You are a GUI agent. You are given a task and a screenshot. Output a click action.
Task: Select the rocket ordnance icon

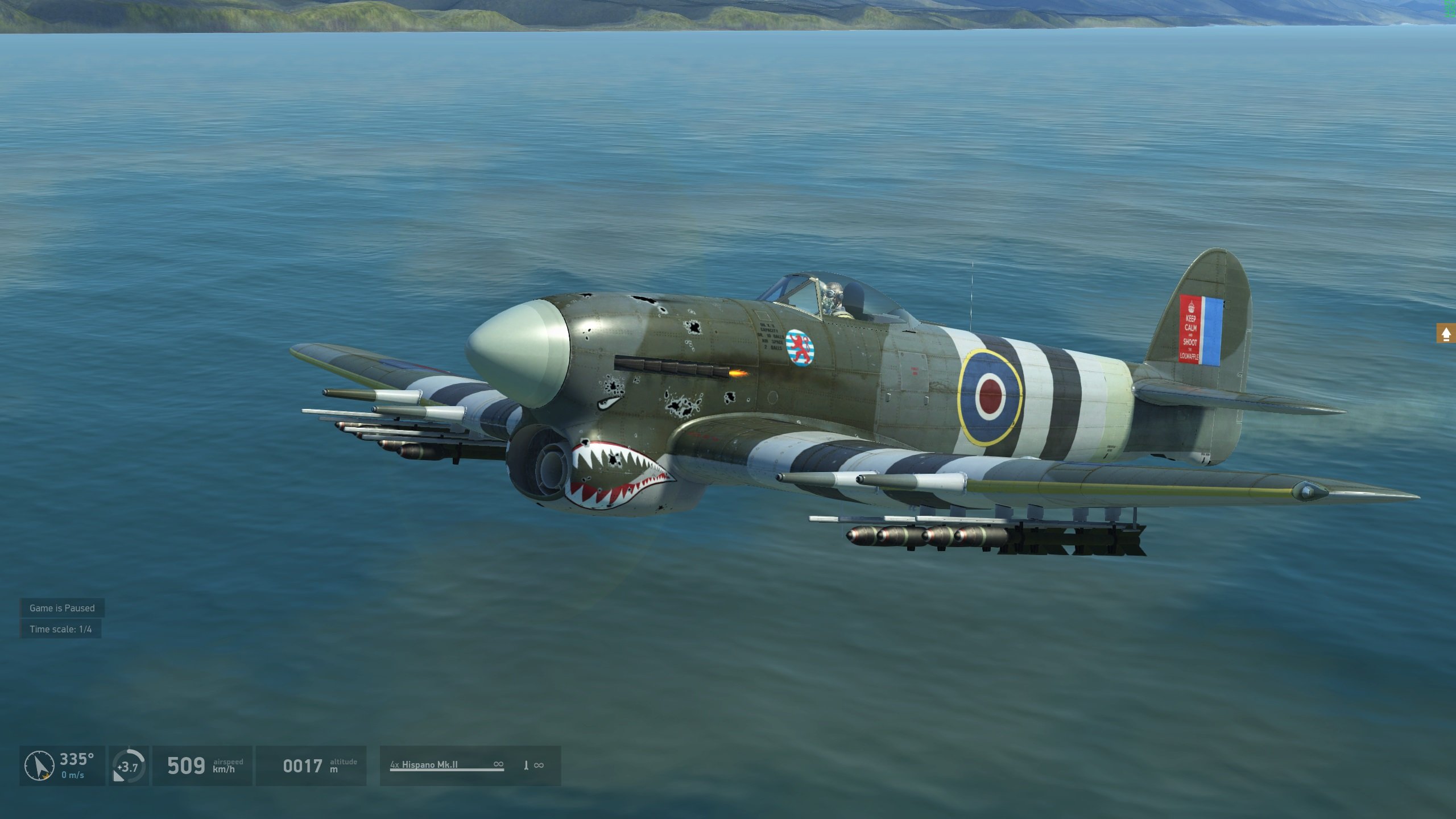(526, 766)
